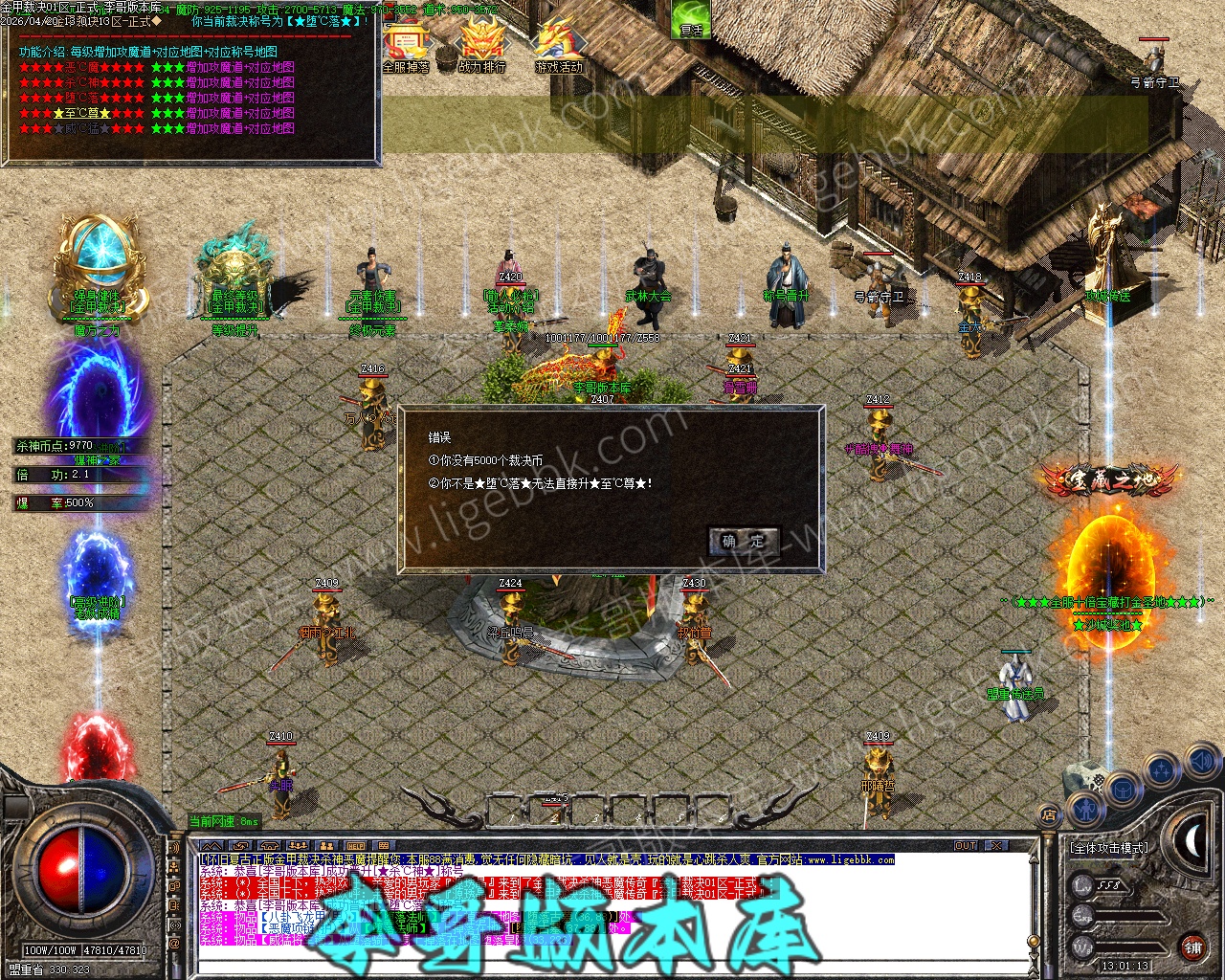Open the 宝藏之地 treasure land banner
Image resolution: width=1225 pixels, height=980 pixels.
tap(1109, 480)
